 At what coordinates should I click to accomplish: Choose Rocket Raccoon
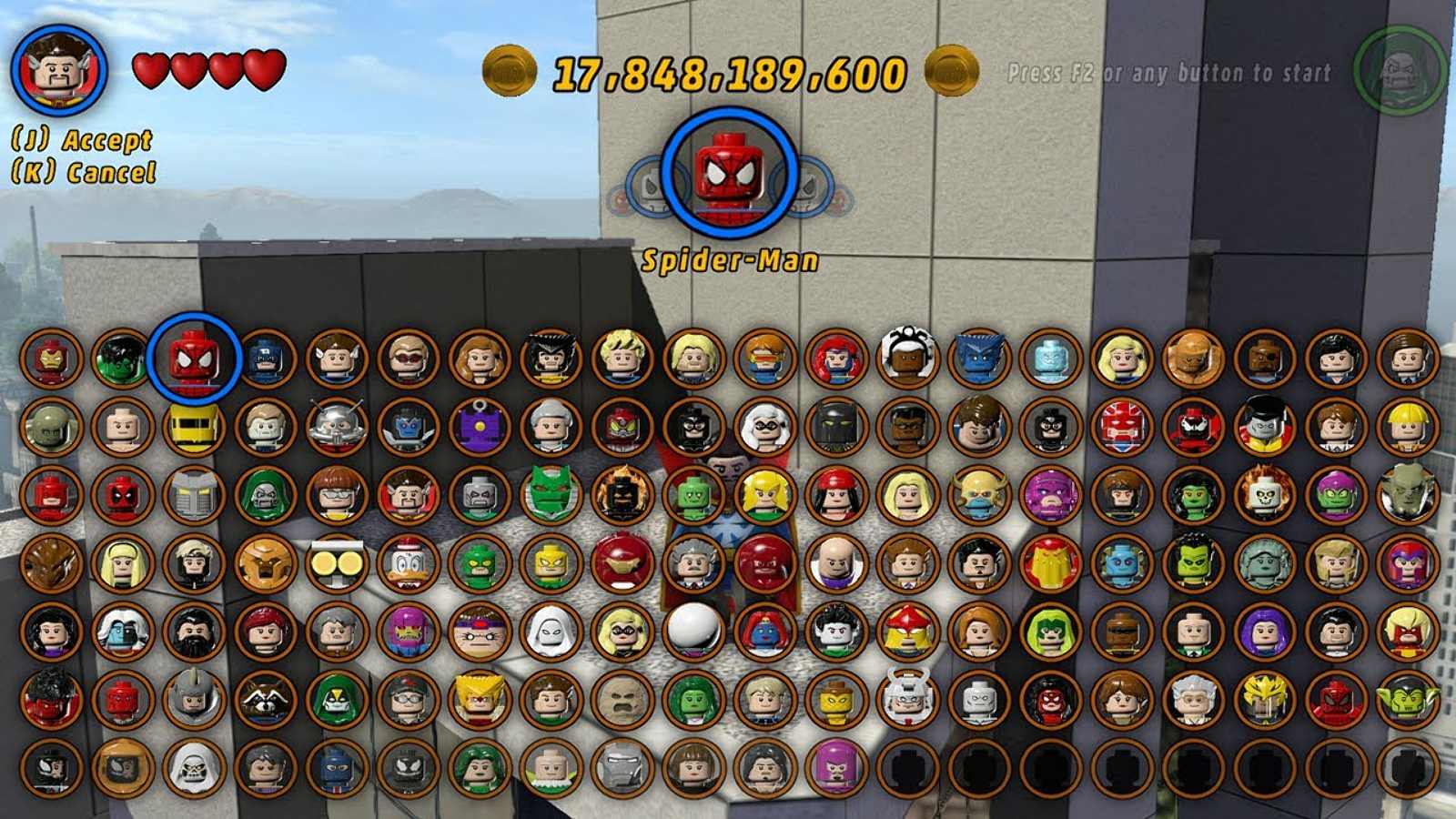click(265, 699)
